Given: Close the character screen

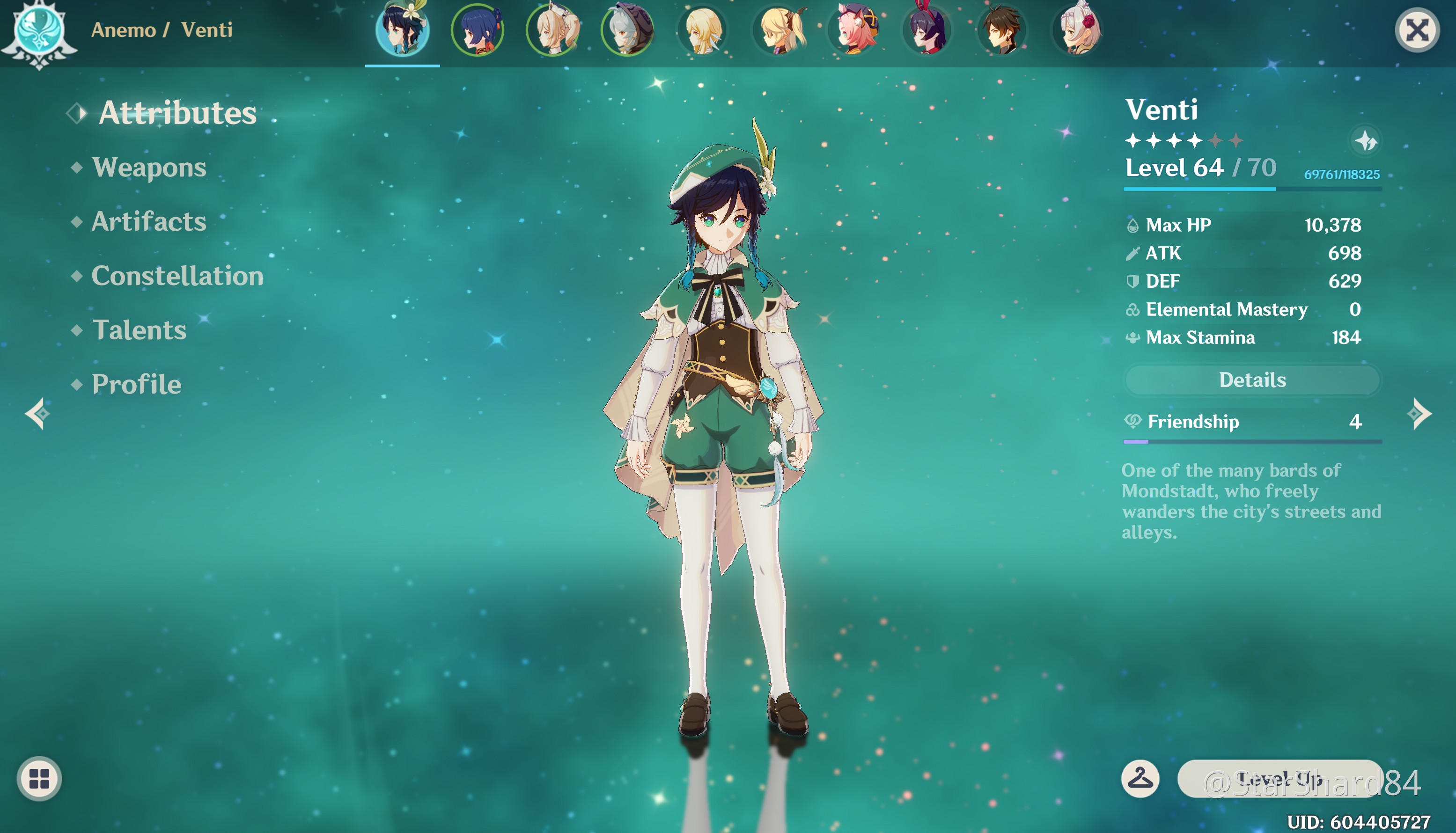Looking at the screenshot, I should tap(1417, 30).
